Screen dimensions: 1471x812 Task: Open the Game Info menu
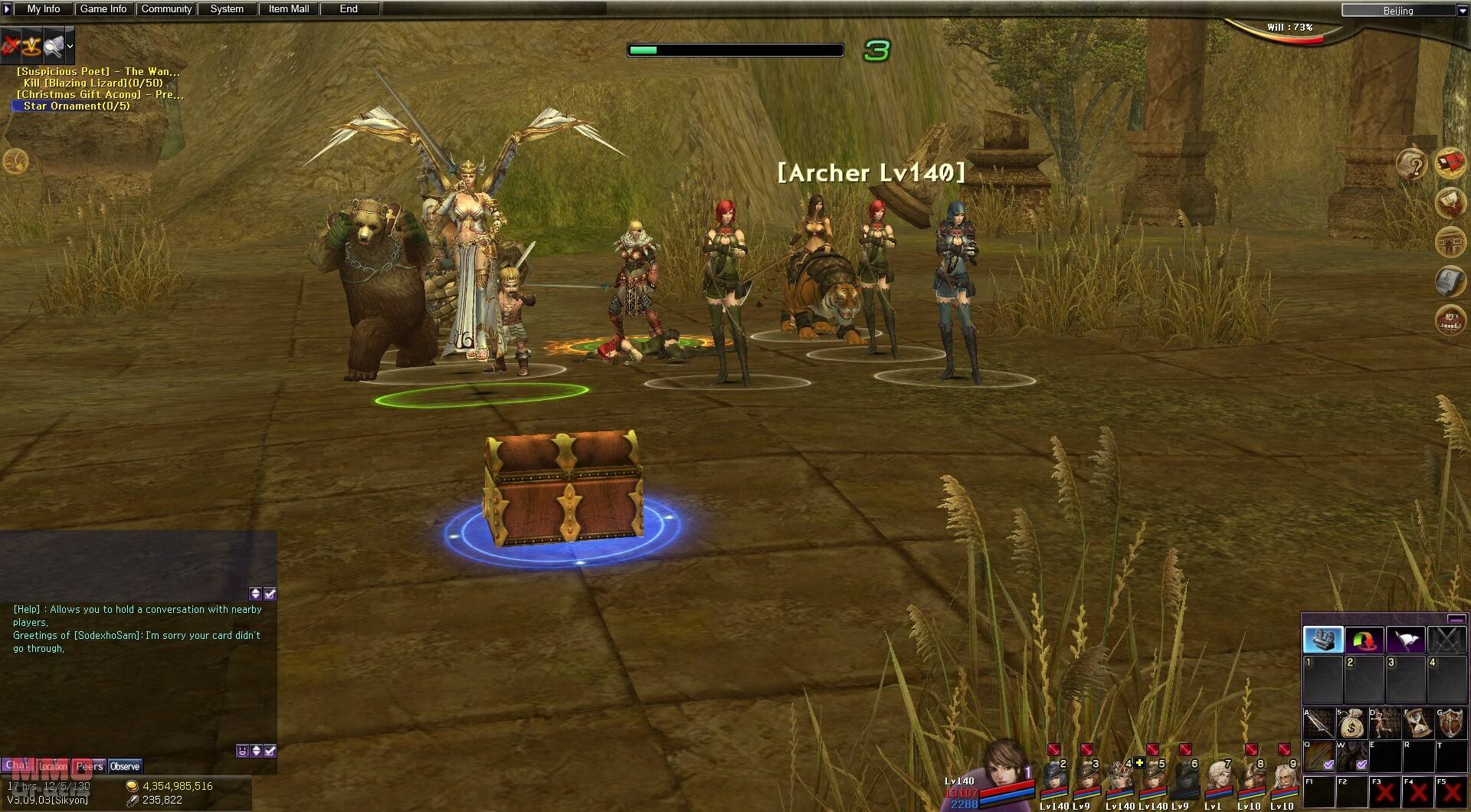103,9
